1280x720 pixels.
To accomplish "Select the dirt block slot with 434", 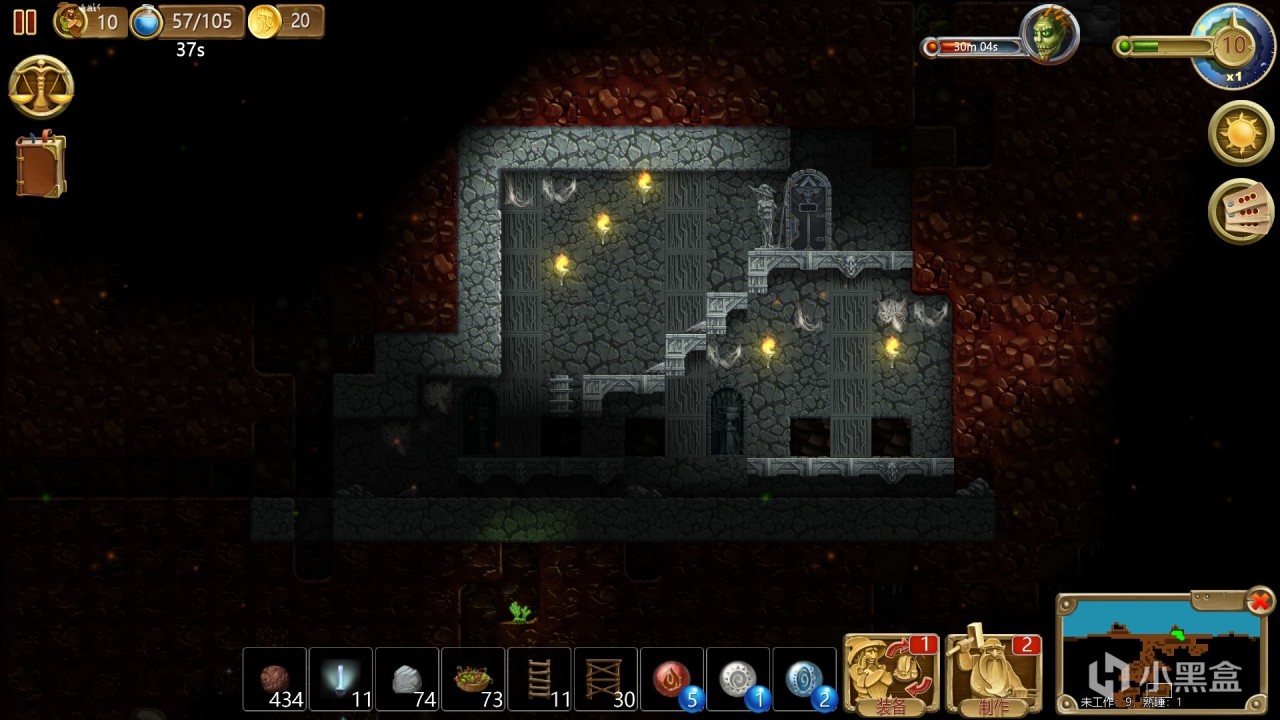I will pyautogui.click(x=275, y=679).
